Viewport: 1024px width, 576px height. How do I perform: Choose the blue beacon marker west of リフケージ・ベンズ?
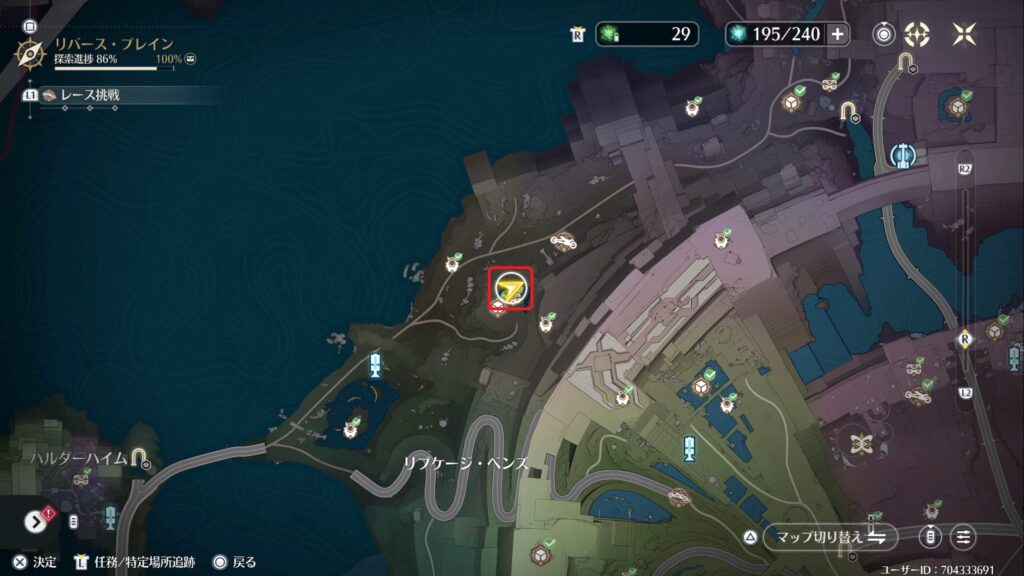375,363
